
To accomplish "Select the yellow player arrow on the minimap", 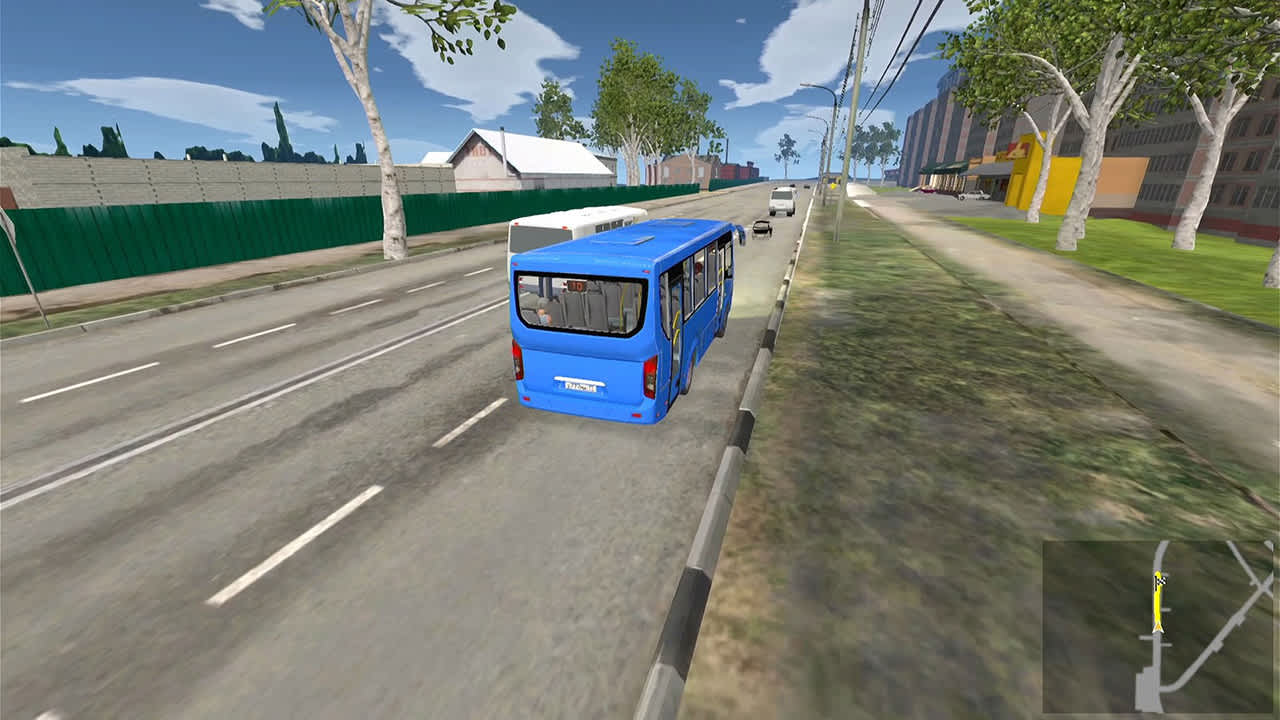I will [1158, 628].
